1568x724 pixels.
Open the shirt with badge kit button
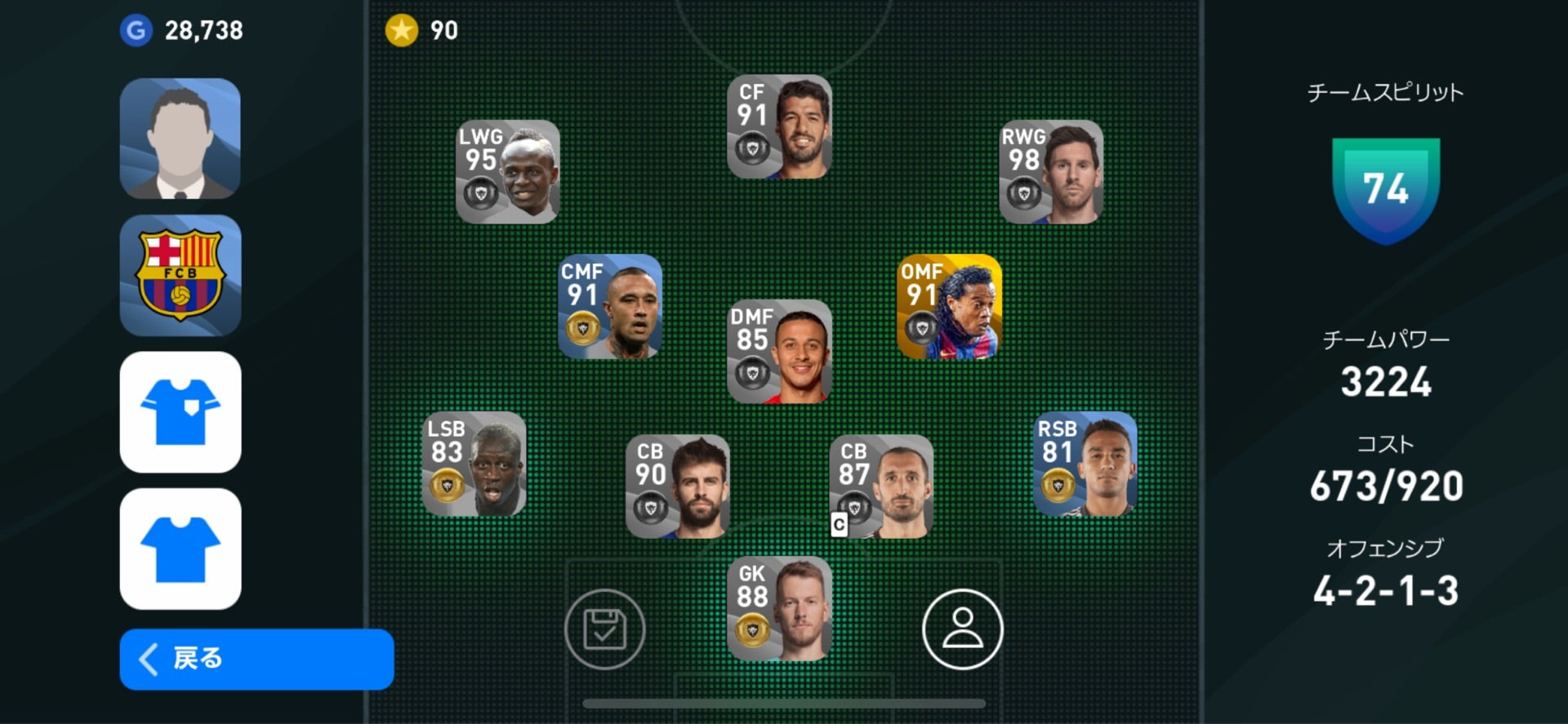(x=180, y=412)
